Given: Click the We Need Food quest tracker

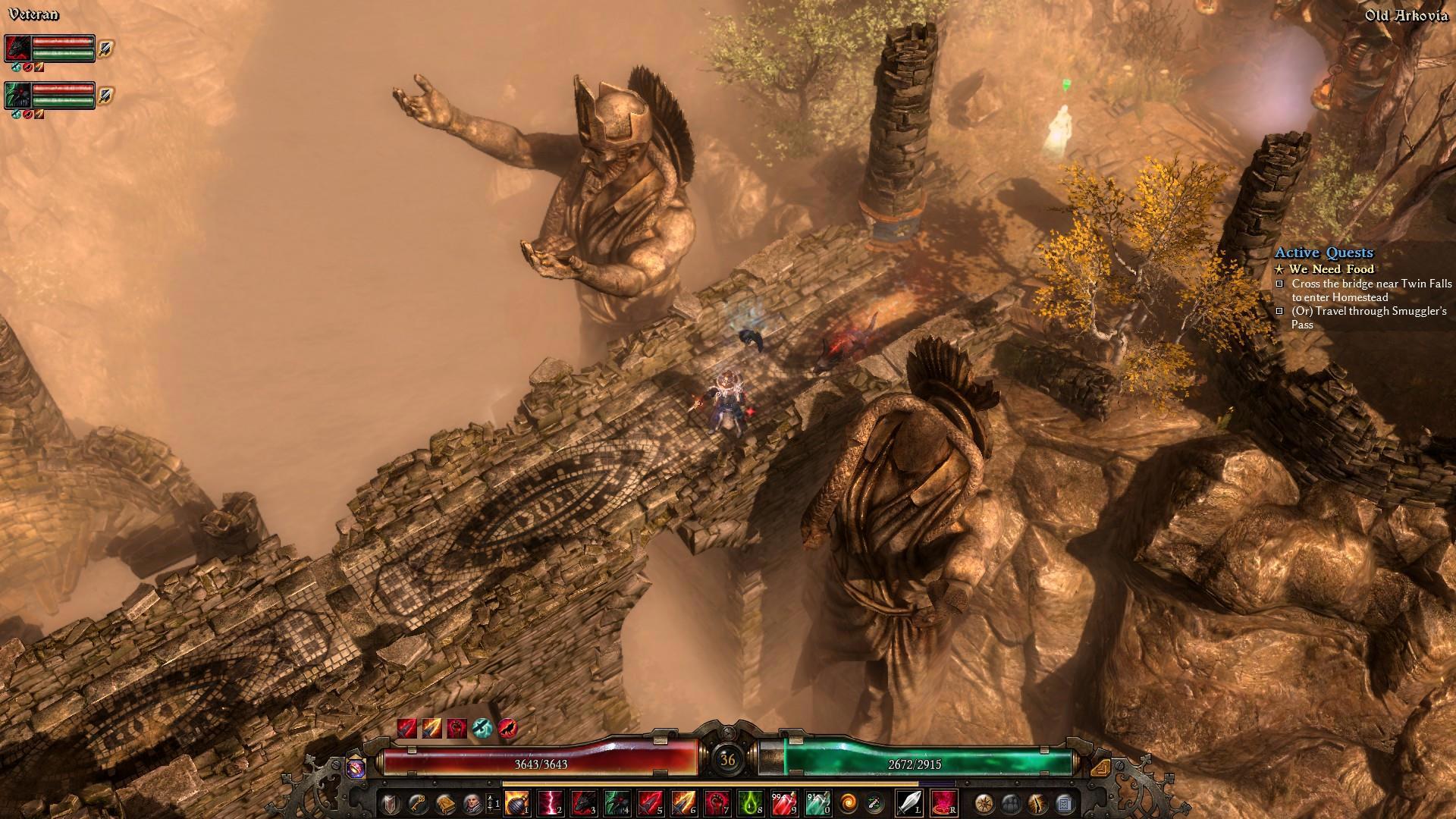Looking at the screenshot, I should point(1332,269).
